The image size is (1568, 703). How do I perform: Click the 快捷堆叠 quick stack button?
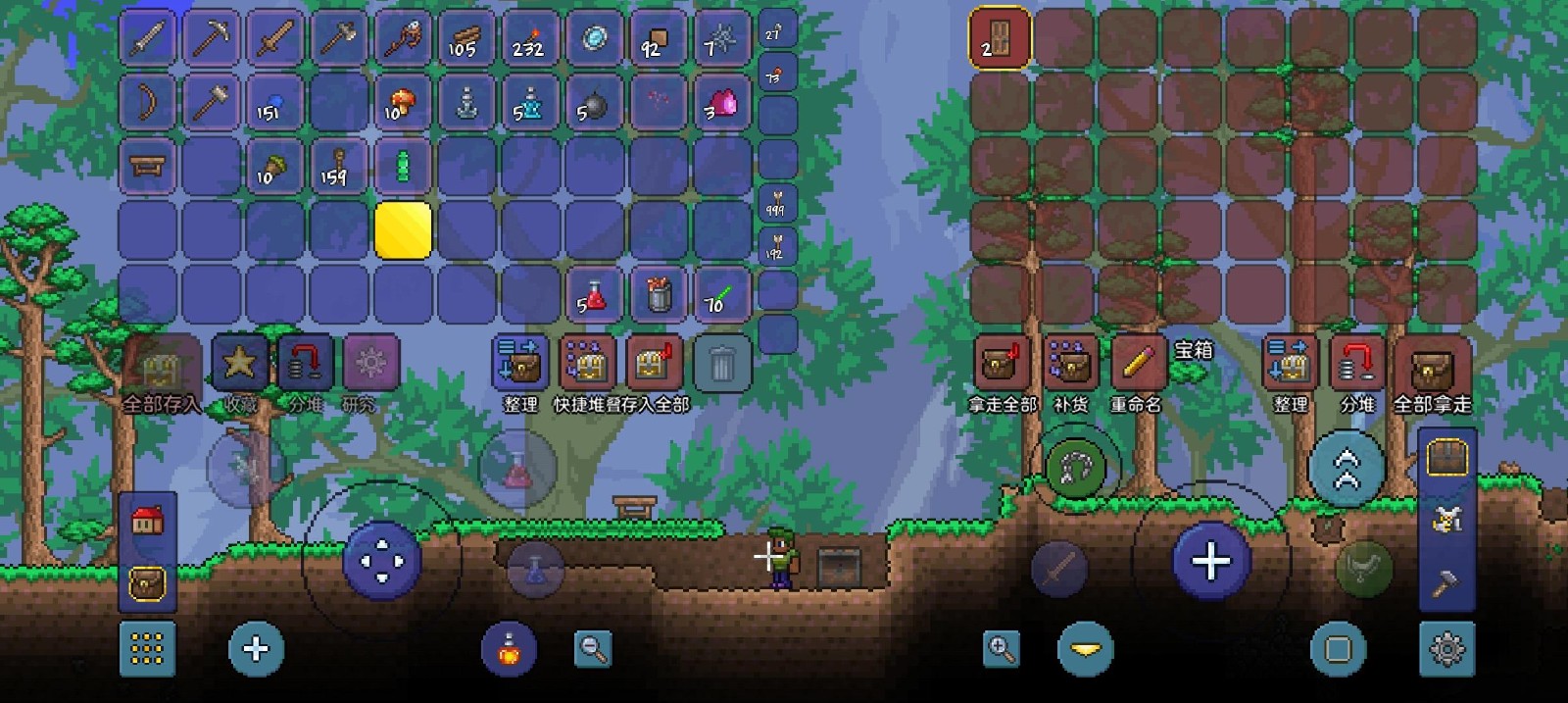[587, 365]
